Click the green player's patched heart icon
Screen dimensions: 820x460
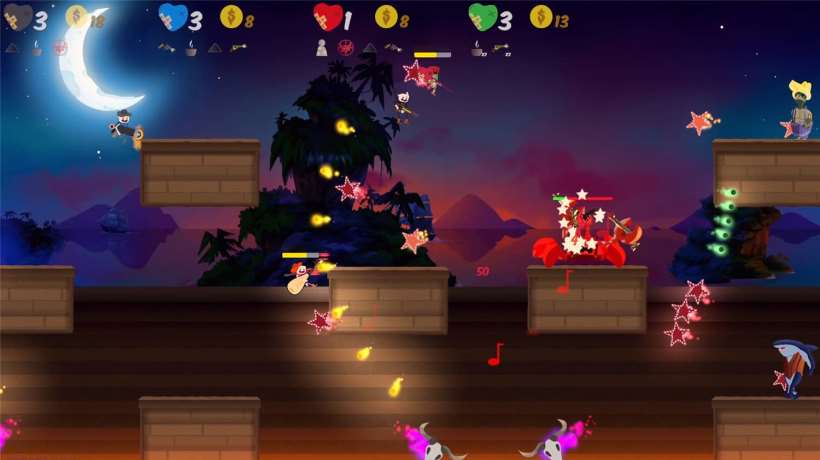483,16
